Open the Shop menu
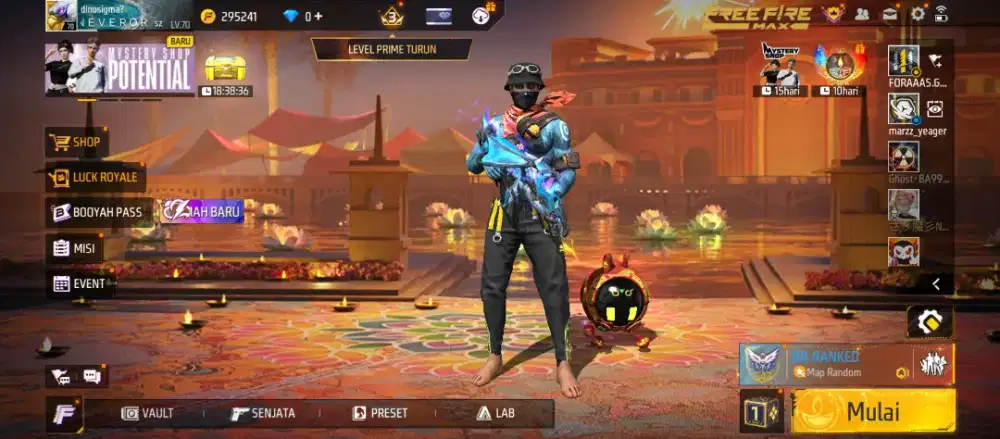Image resolution: width=1000 pixels, height=439 pixels. point(77,142)
